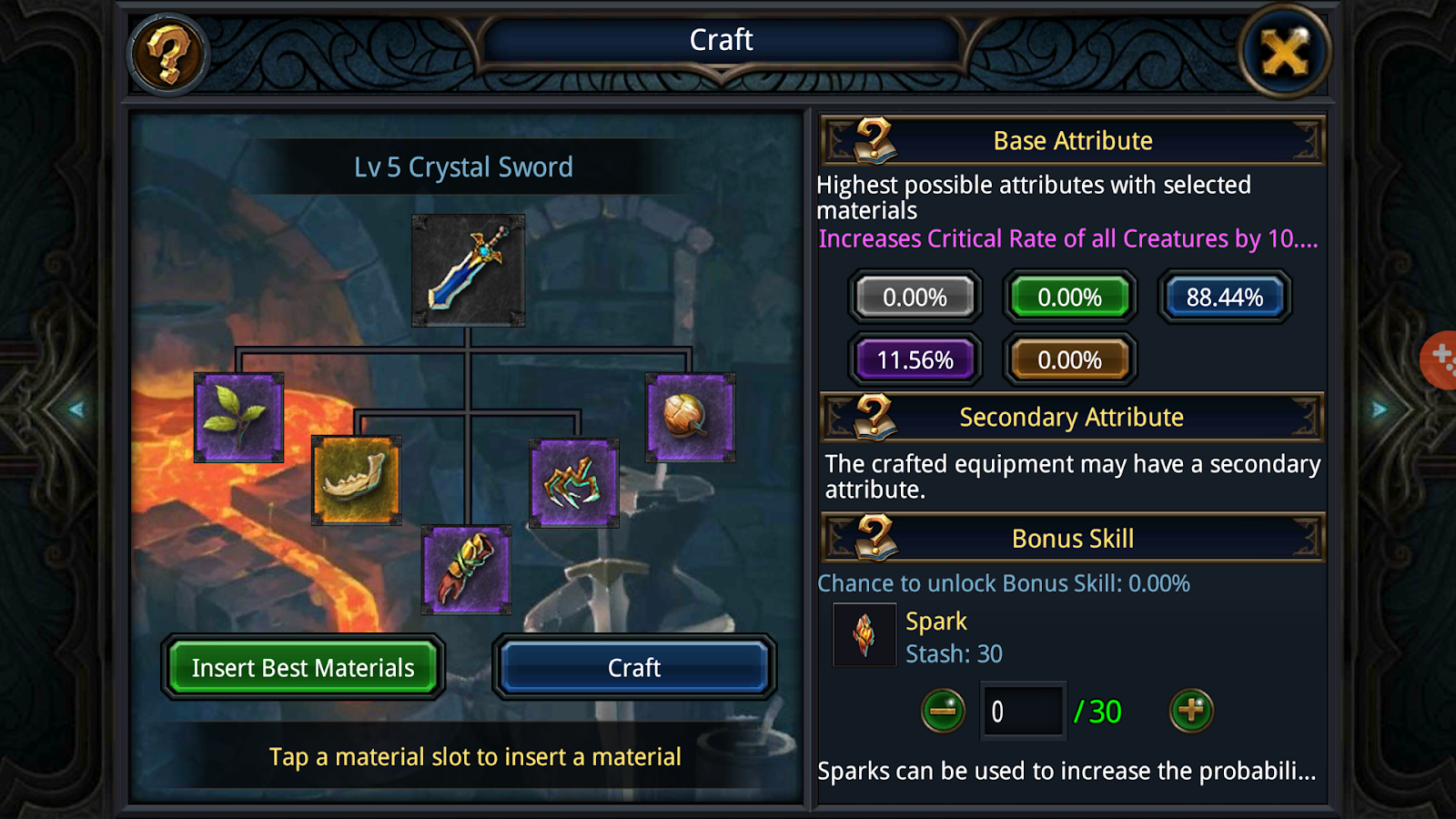Show Secondary Attribute help info
1456x819 pixels.
(873, 418)
